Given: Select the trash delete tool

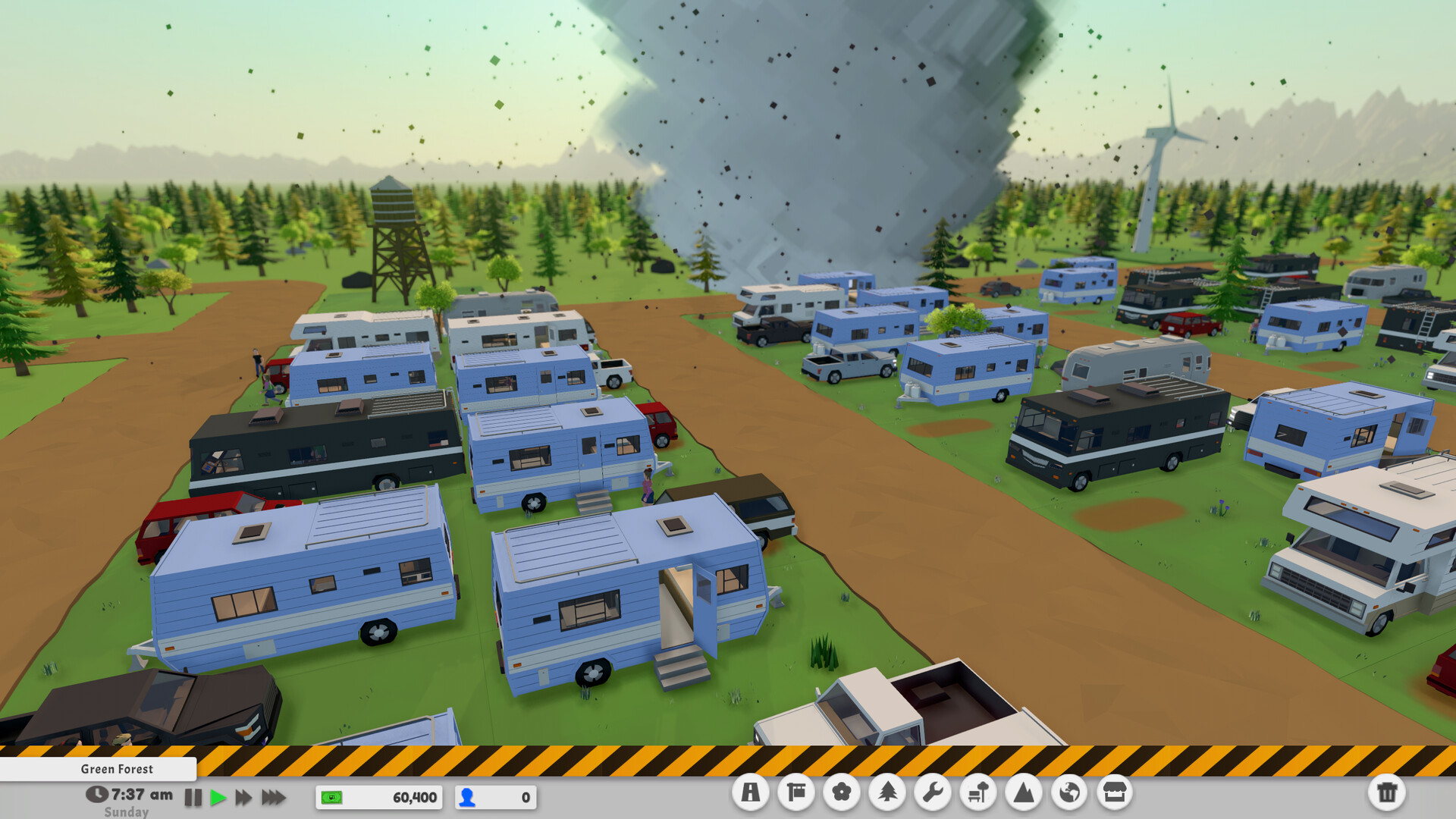Looking at the screenshot, I should pos(1389,793).
